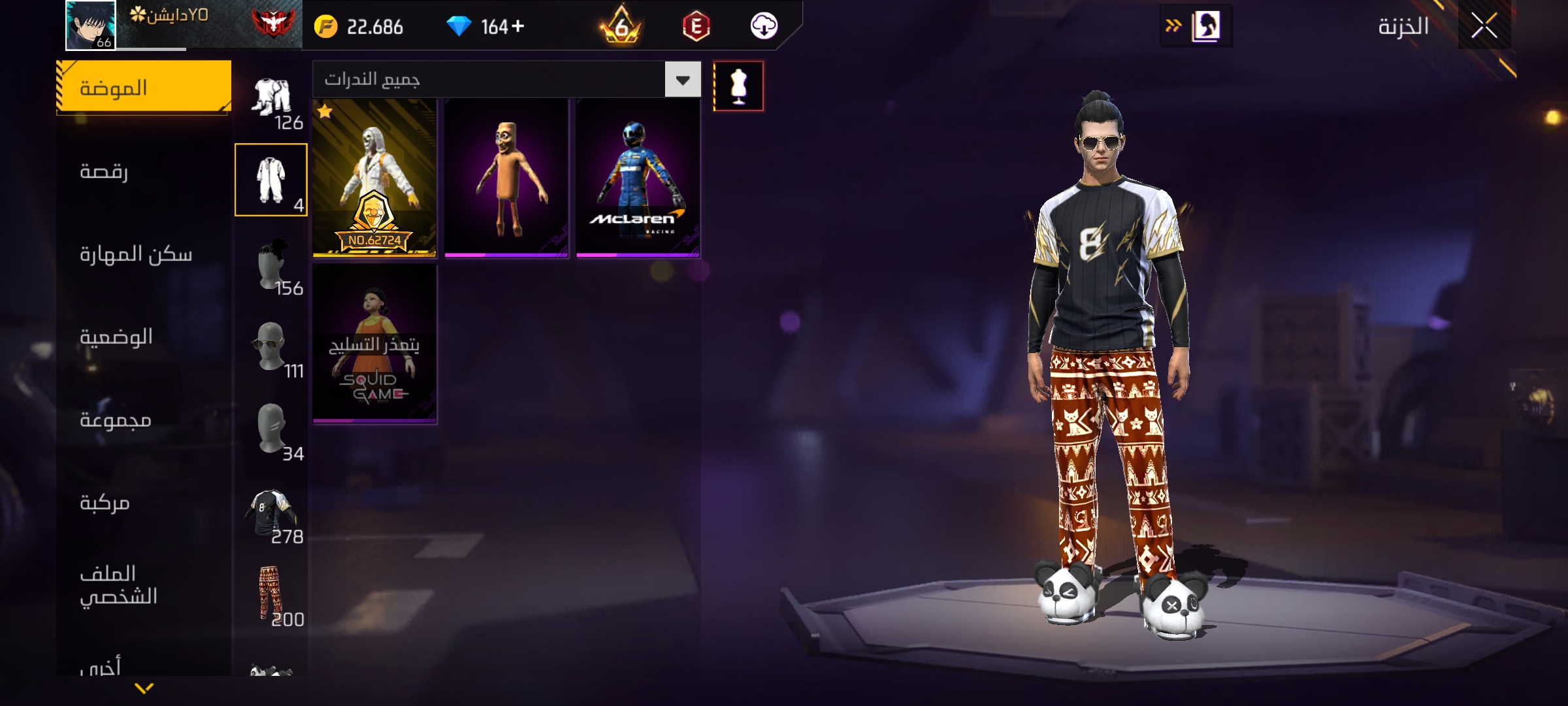The height and width of the screenshot is (706, 1568).
Task: Show the full outfit sets category (126)
Action: (x=271, y=98)
